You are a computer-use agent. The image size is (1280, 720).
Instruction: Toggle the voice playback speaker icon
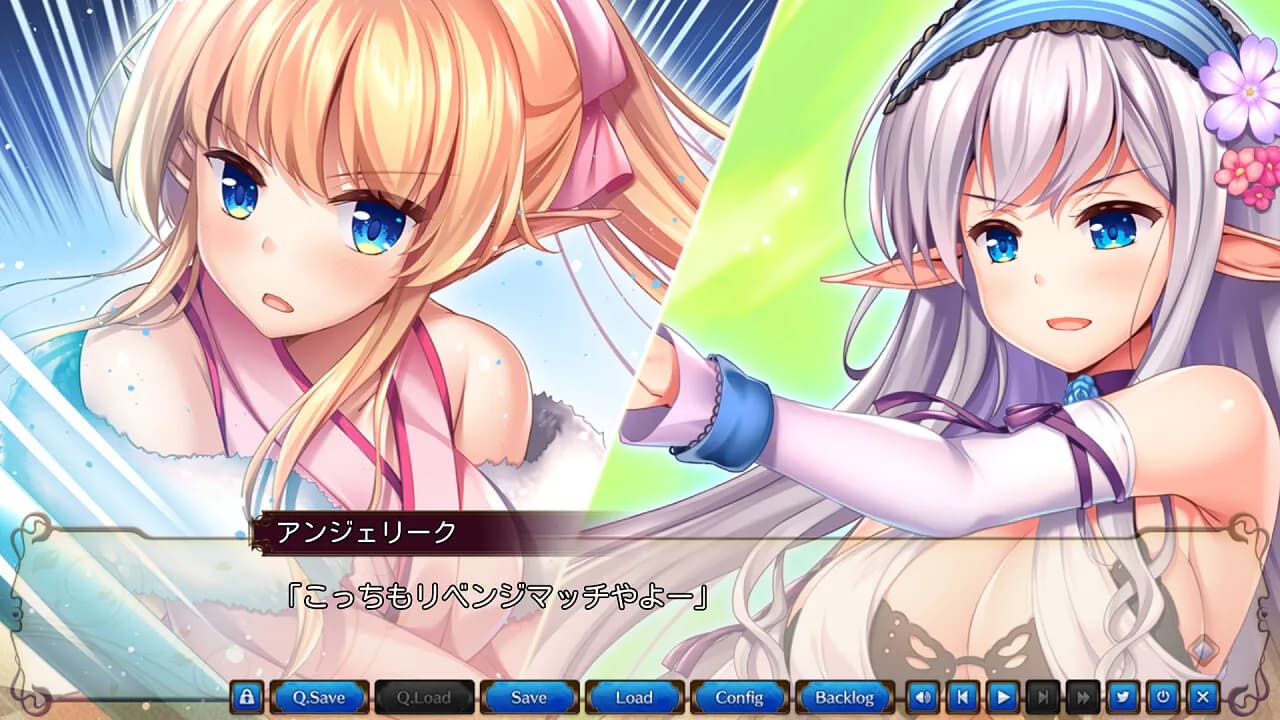[x=922, y=697]
